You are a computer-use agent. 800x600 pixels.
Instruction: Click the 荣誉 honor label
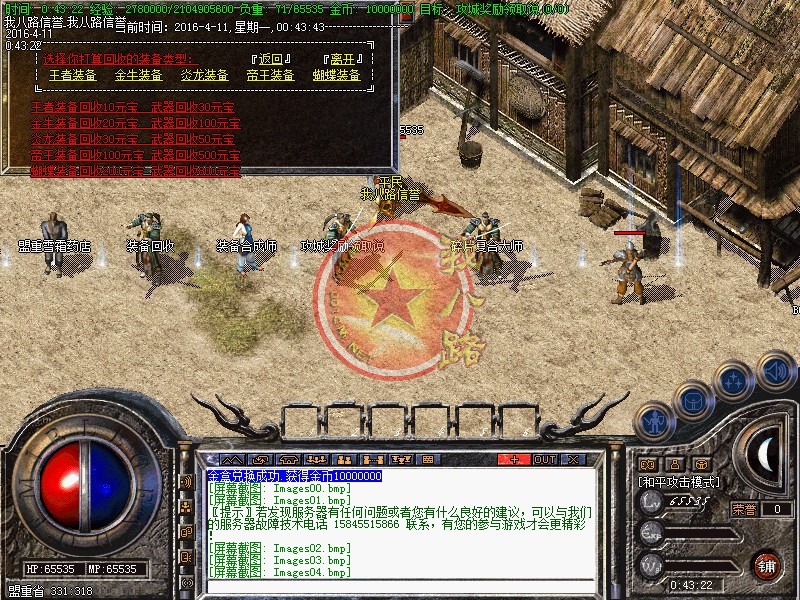pos(744,509)
